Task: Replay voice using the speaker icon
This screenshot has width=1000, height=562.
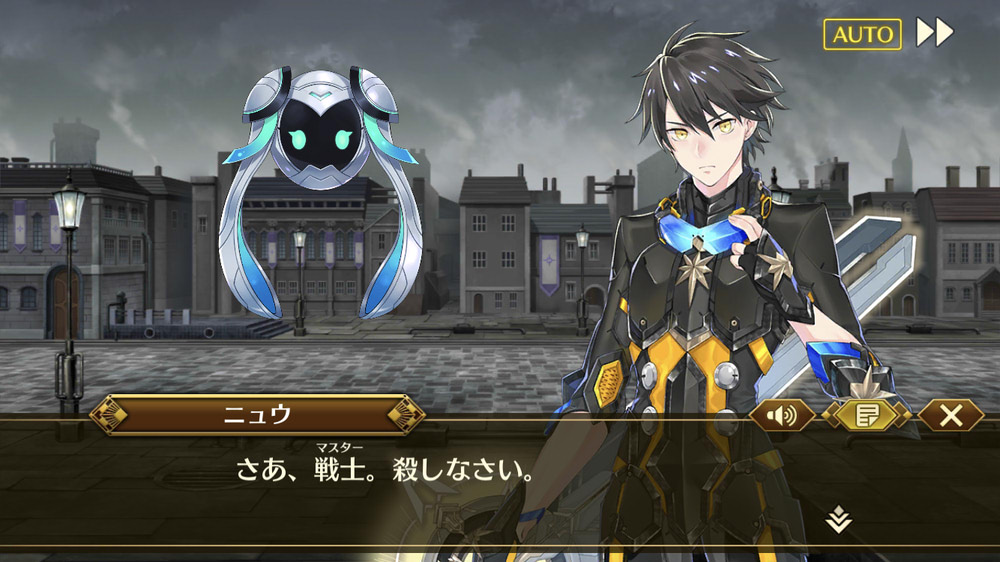Action: 782,415
